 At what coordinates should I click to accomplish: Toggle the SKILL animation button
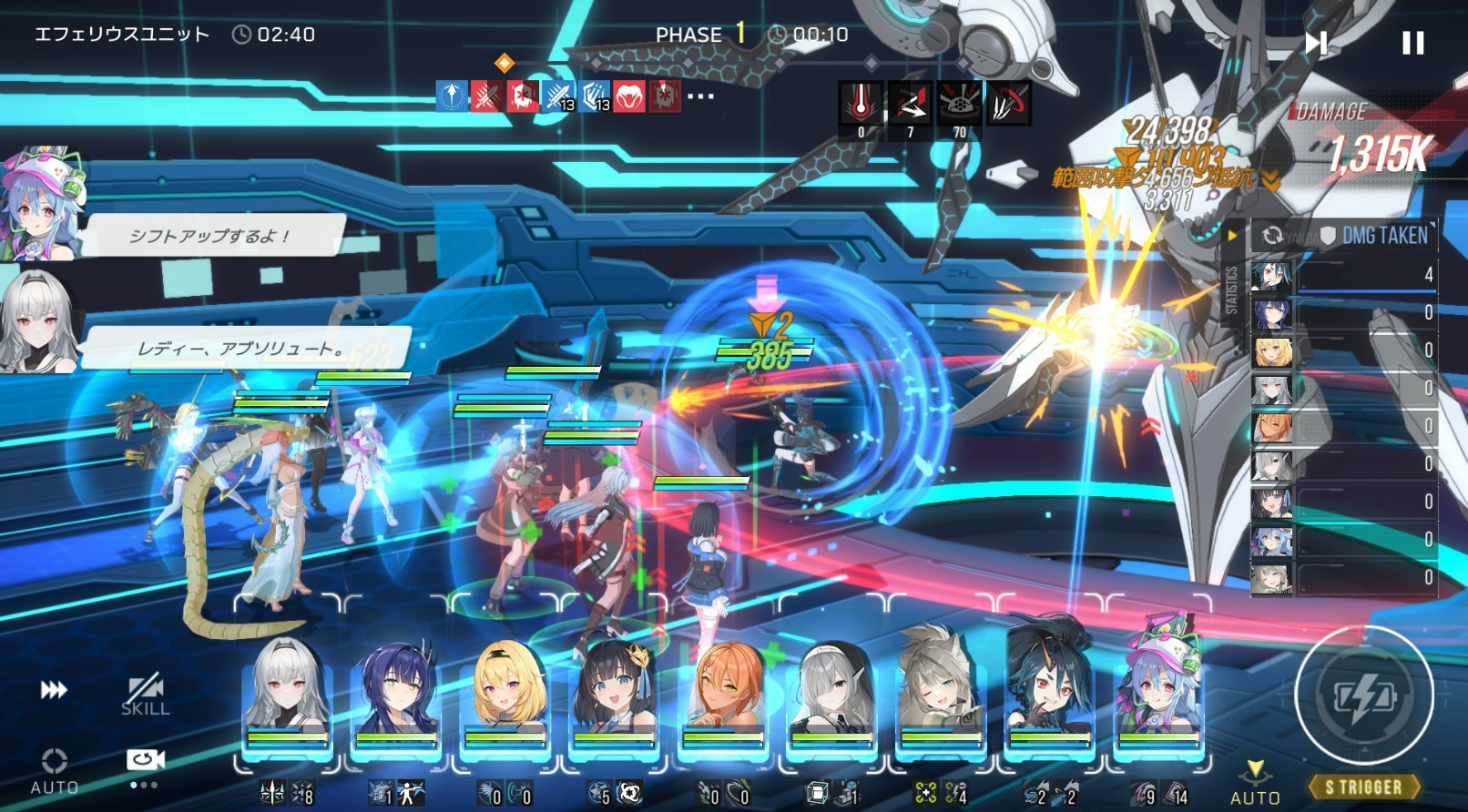click(x=145, y=695)
